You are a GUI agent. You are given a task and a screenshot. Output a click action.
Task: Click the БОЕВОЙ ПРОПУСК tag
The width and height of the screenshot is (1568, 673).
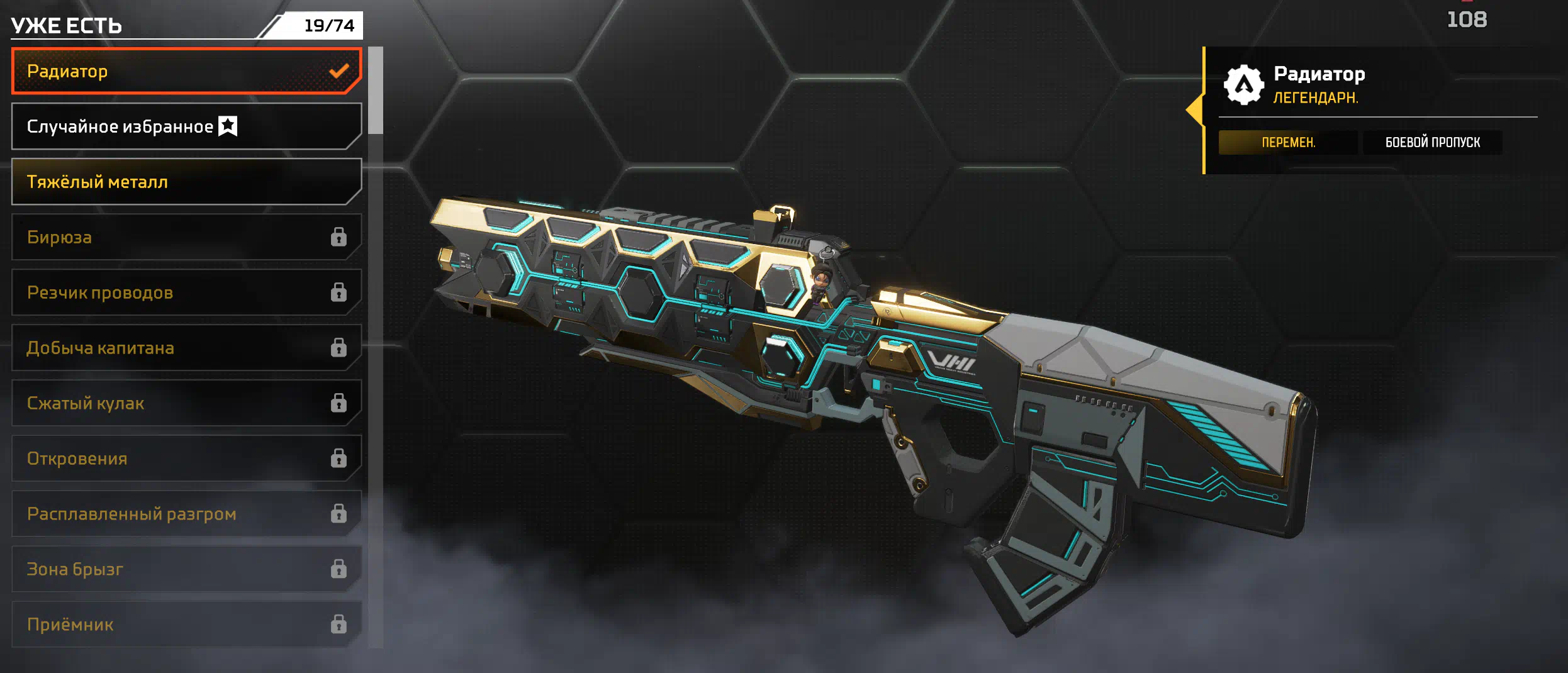click(1432, 142)
